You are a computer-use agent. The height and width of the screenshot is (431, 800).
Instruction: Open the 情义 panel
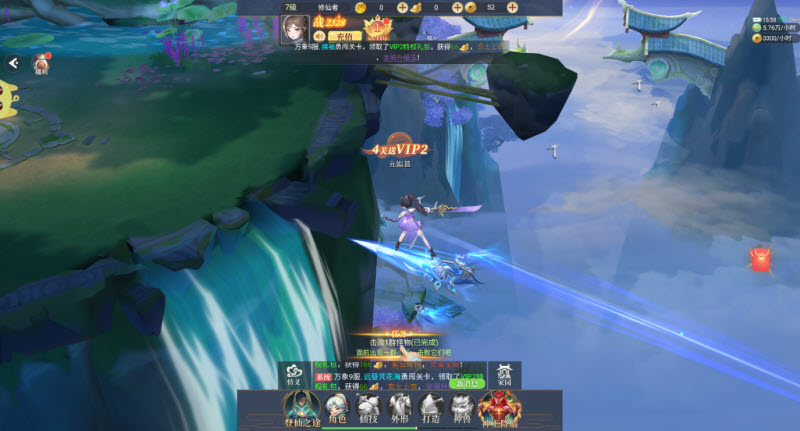coord(293,373)
